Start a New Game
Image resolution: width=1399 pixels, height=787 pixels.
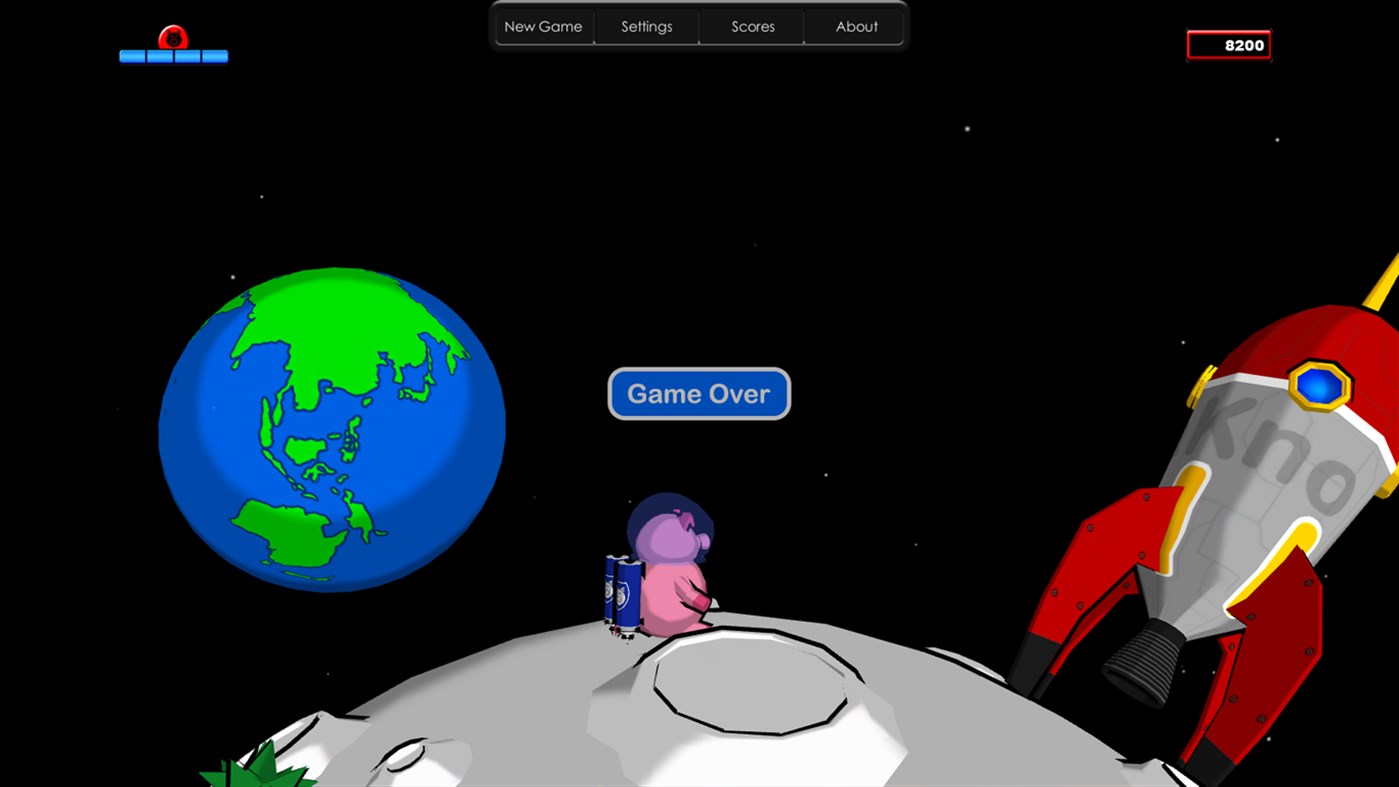(x=542, y=26)
